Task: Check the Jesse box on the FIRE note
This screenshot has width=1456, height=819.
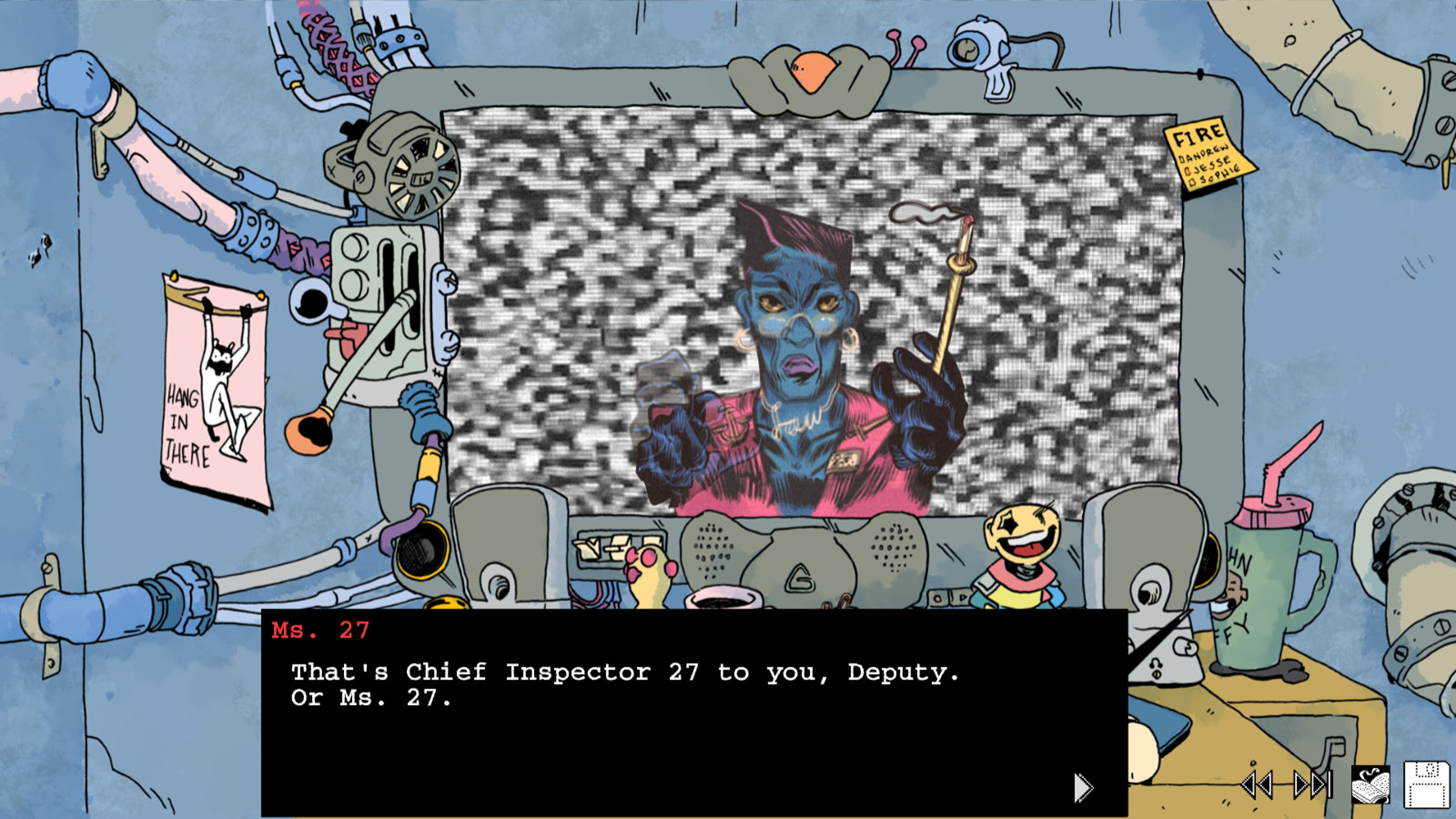Action: point(1188,169)
